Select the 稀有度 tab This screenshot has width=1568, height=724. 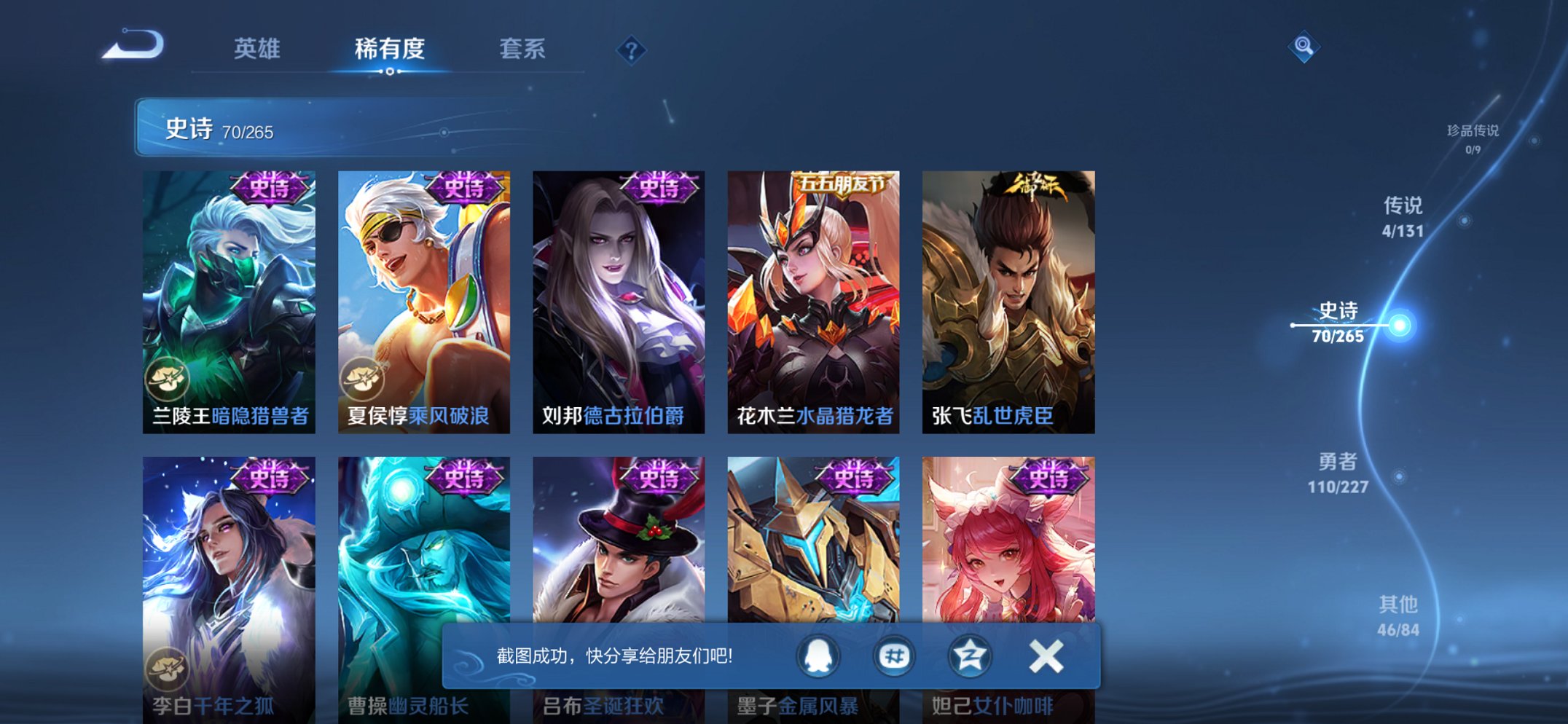coord(390,49)
